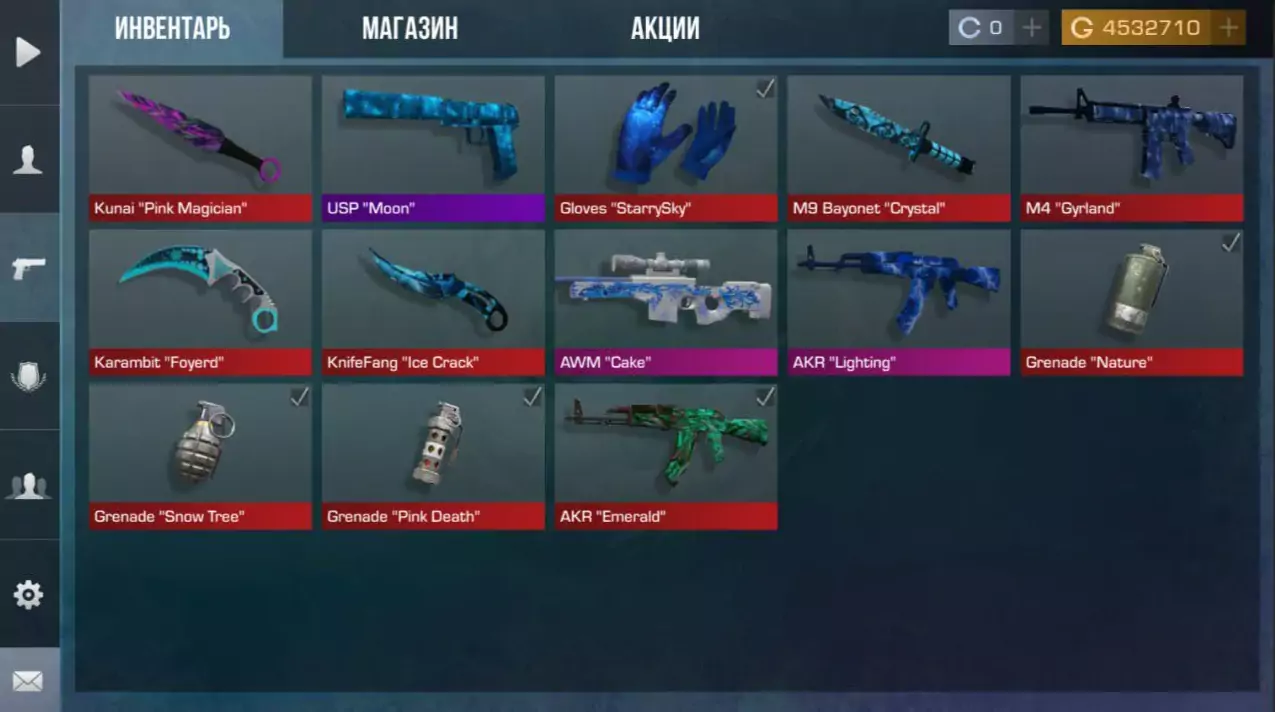Image resolution: width=1275 pixels, height=712 pixels.
Task: Select the Grenade "Snow Tree" item
Action: point(200,456)
